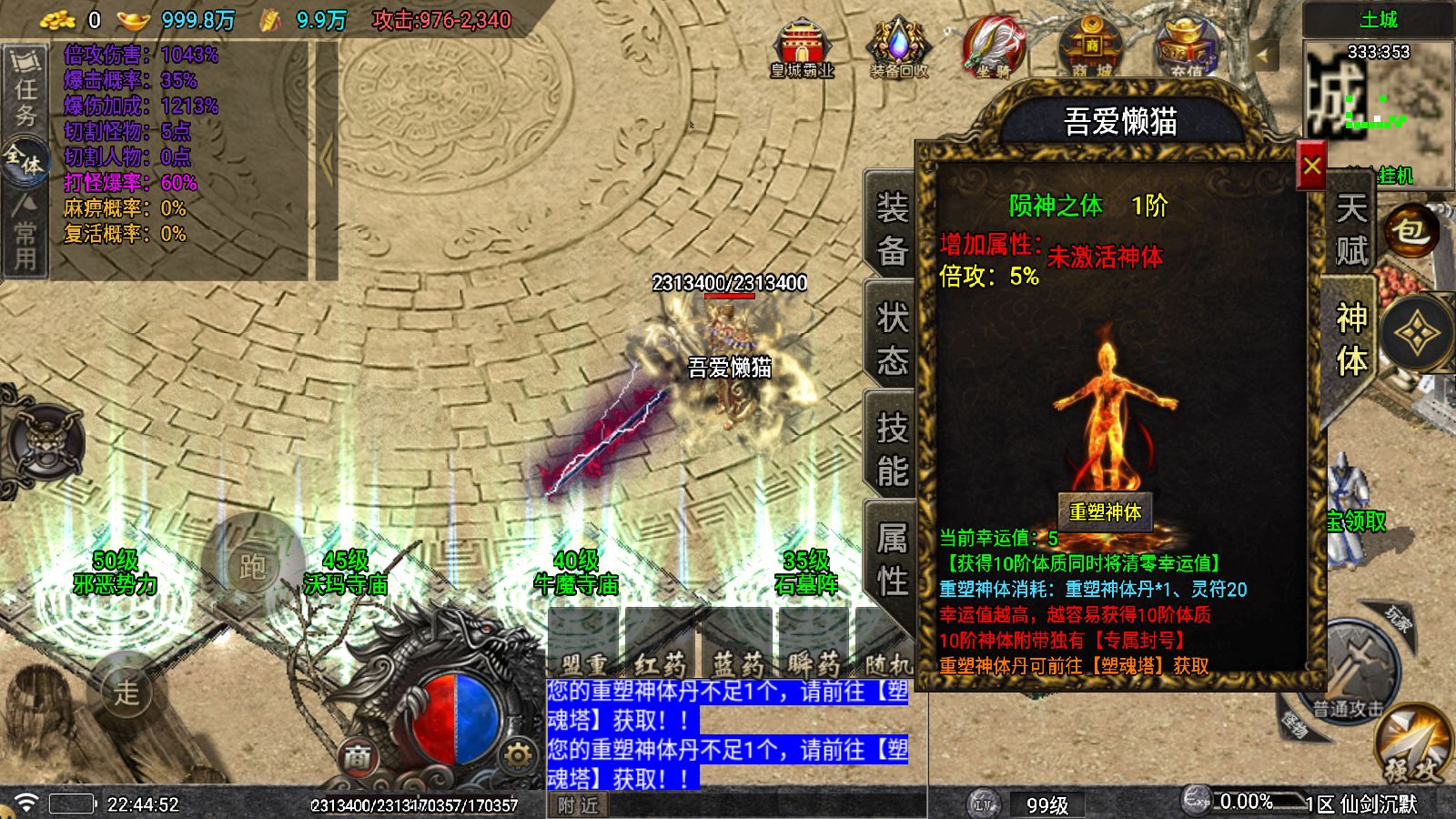1456x819 pixels.
Task: Open 装备回收 equipment recycling
Action: coord(899,48)
